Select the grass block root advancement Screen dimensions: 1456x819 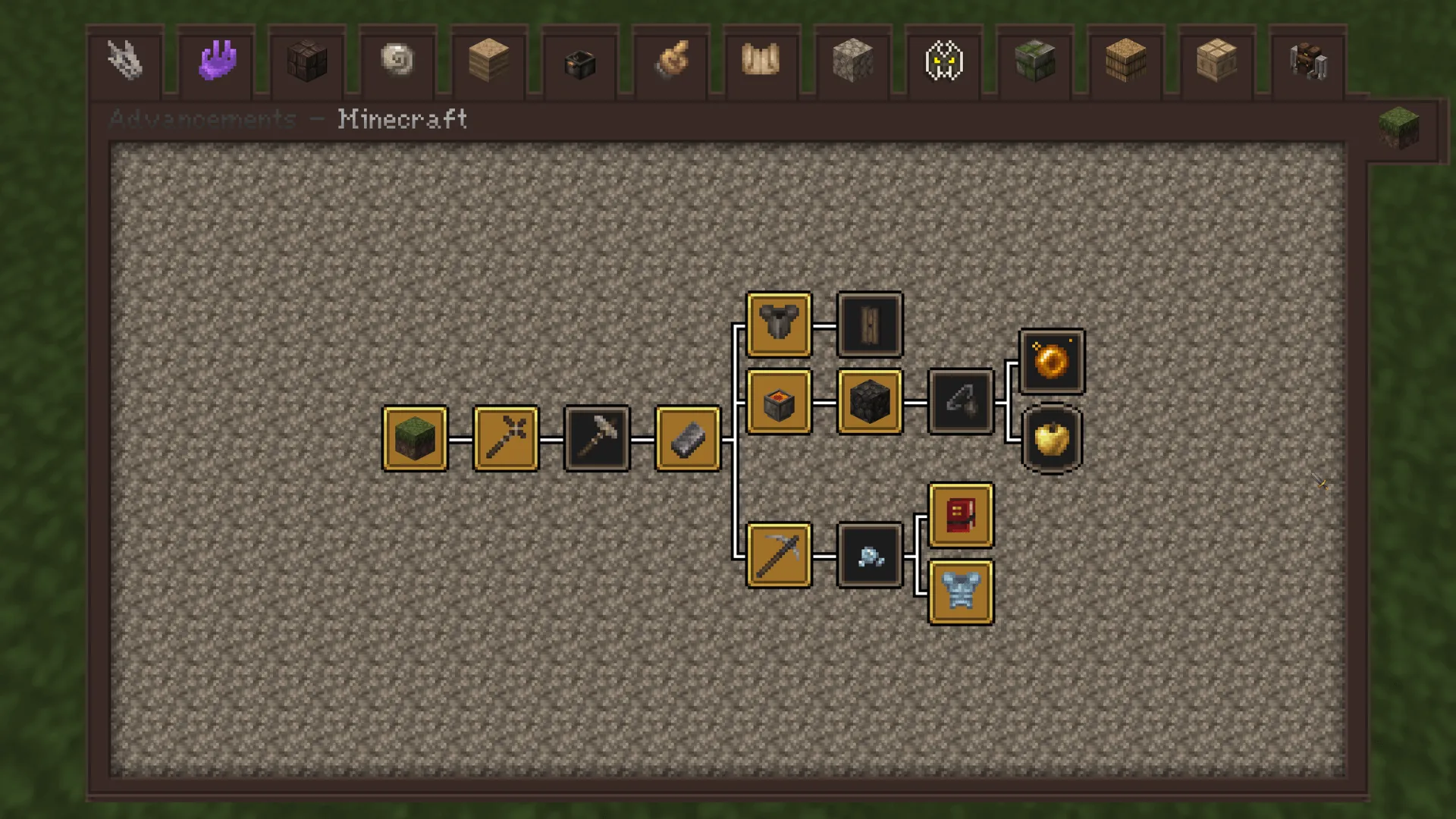pos(415,438)
